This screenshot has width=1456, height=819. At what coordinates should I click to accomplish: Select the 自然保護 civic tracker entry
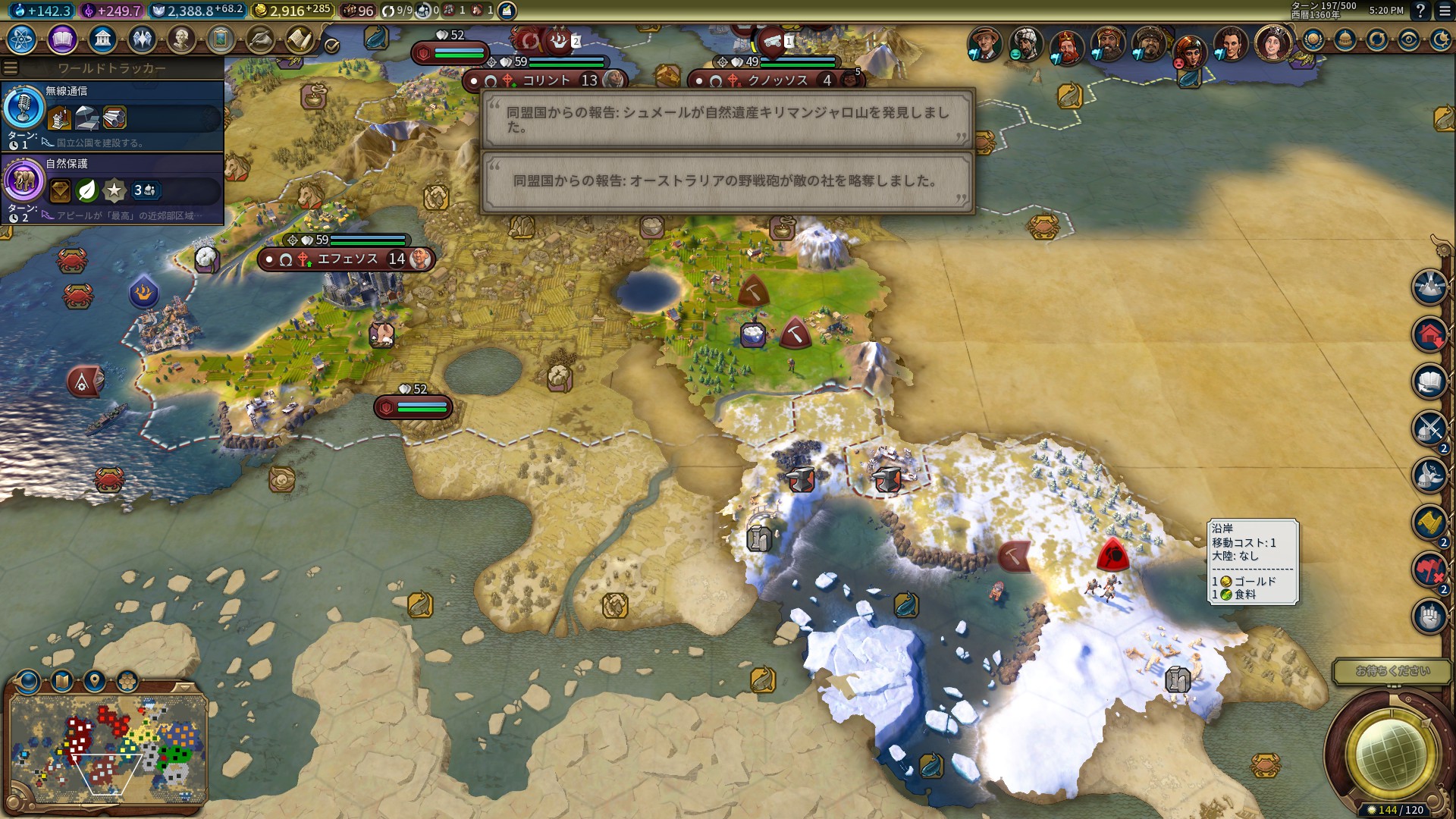click(112, 188)
